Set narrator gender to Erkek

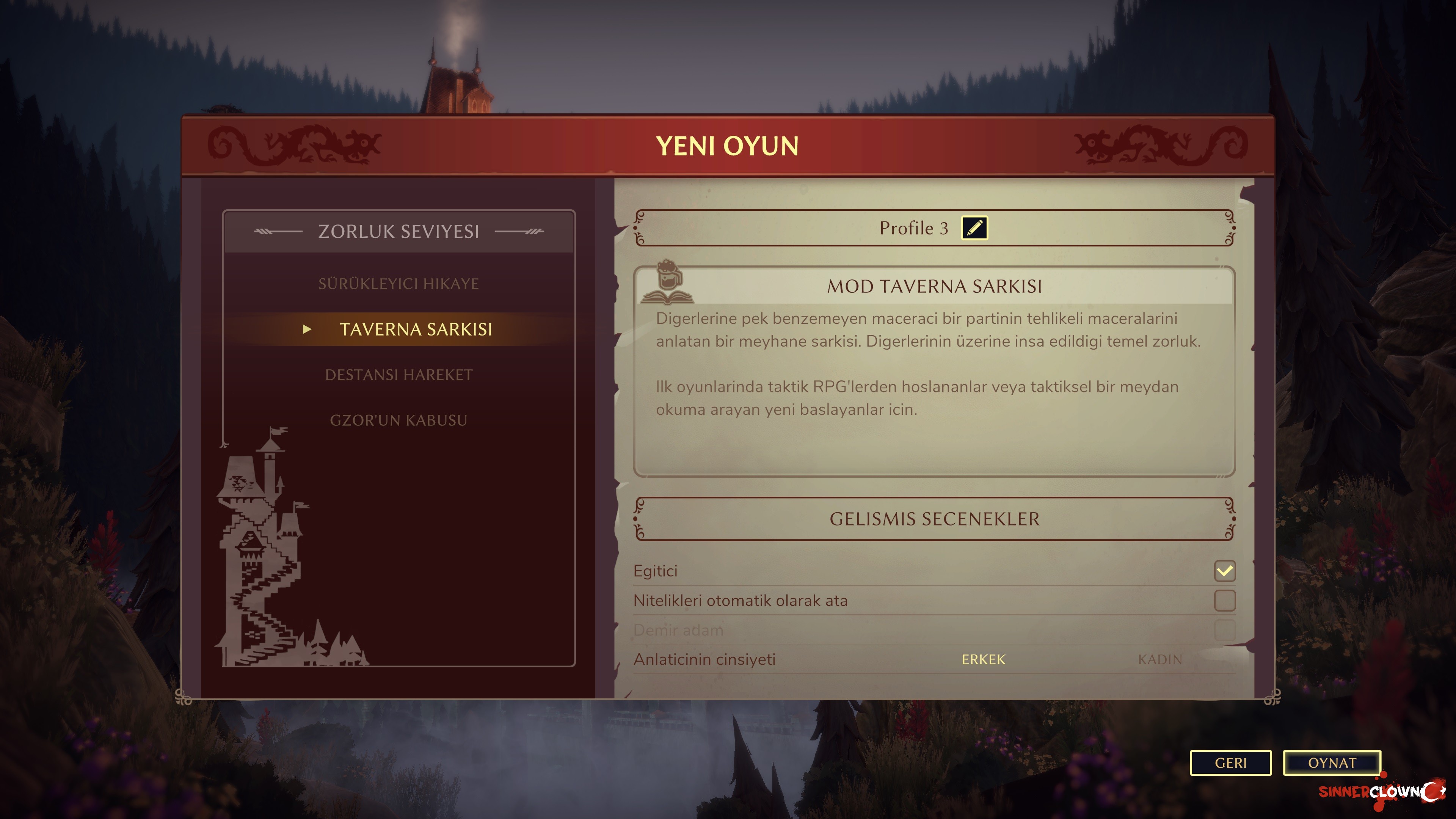coord(984,660)
